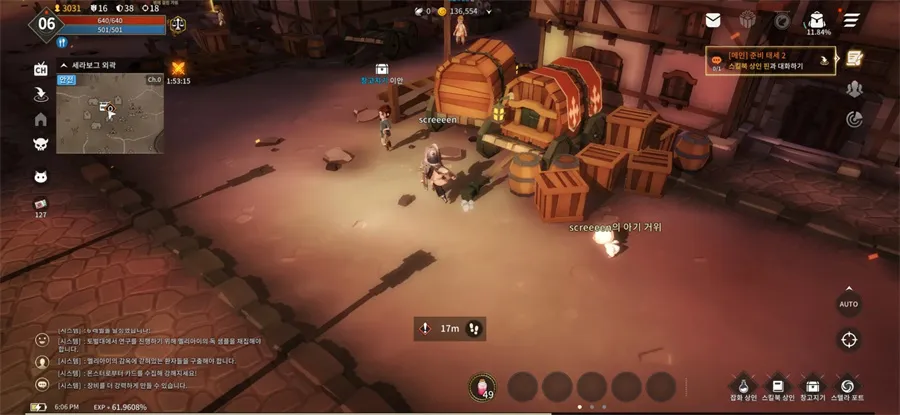Screen dimensions: 900x415
Task: Open the party members icon
Action: pyautogui.click(x=854, y=89)
